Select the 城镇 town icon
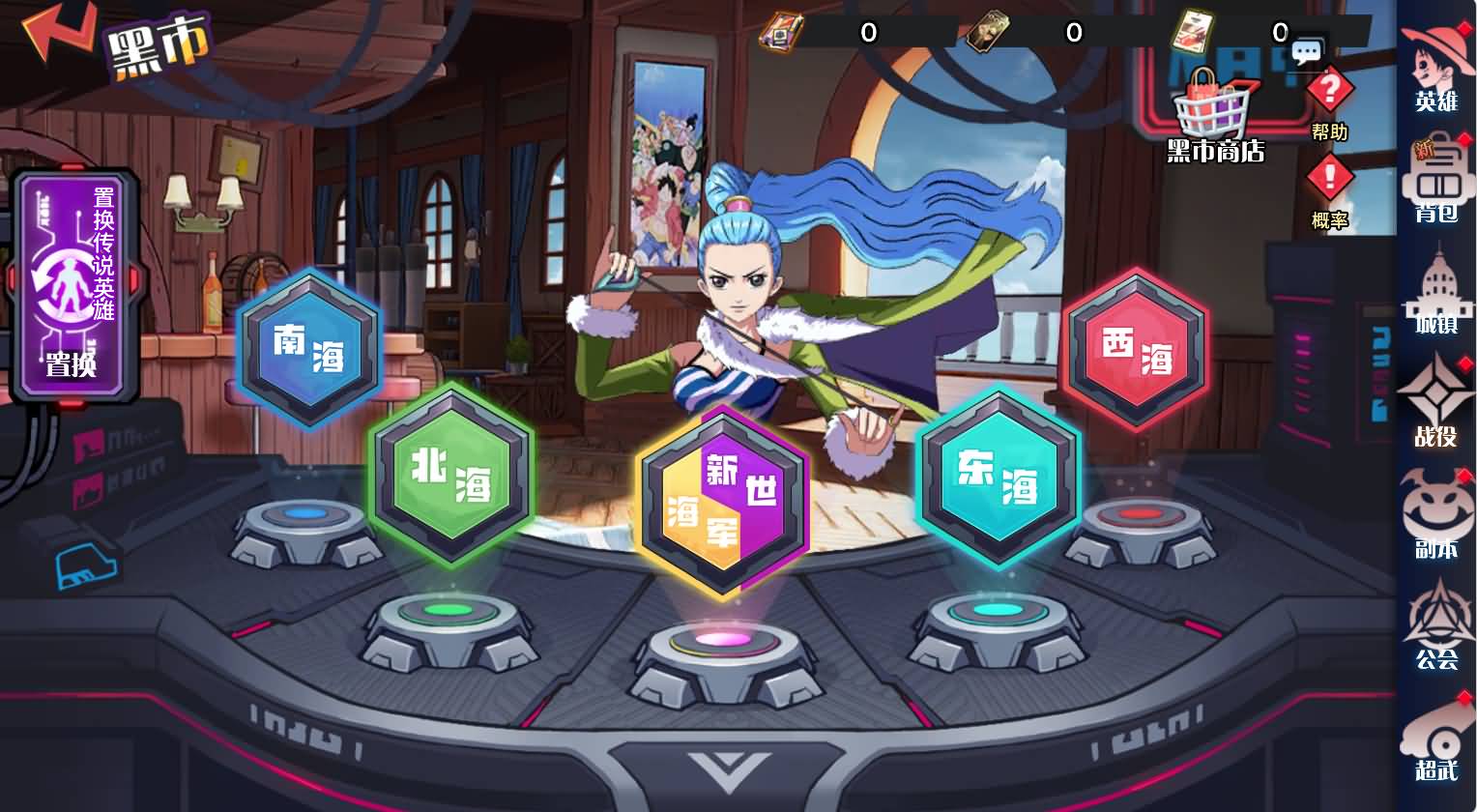The height and width of the screenshot is (812, 1477). coord(1440,295)
